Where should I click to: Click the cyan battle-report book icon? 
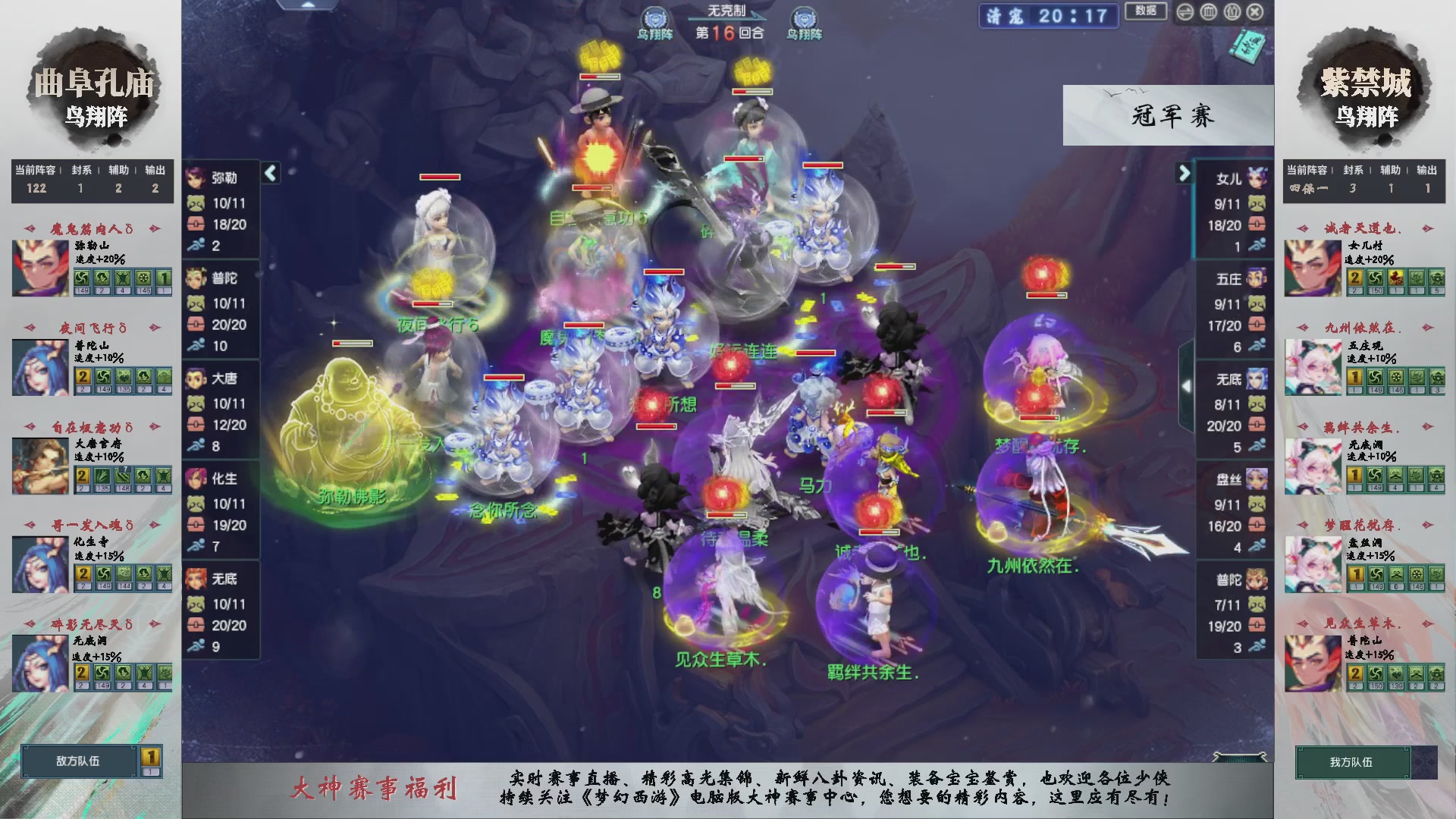[x=1248, y=45]
